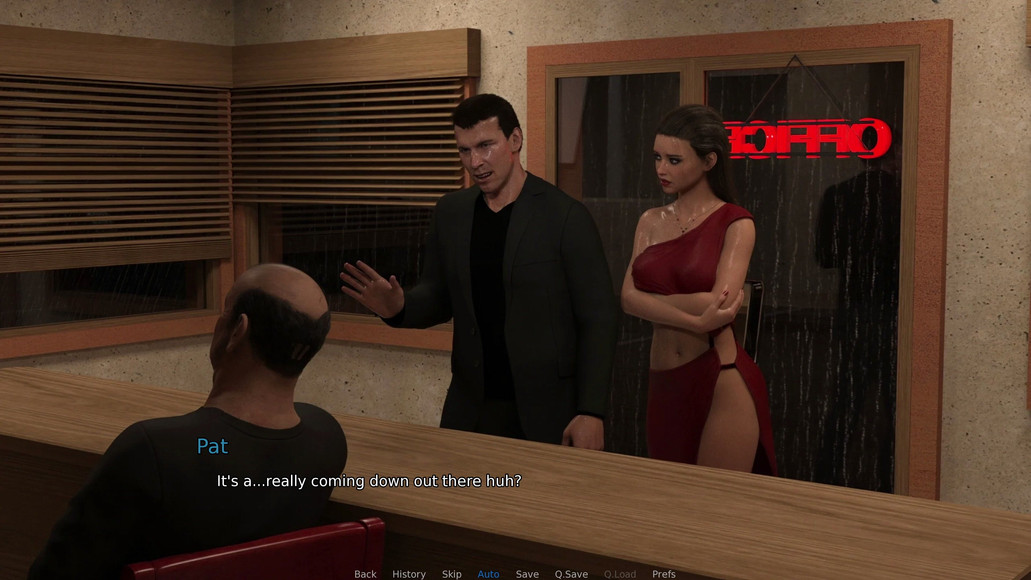The image size is (1031, 580).
Task: Activate Skip mode
Action: click(x=452, y=574)
